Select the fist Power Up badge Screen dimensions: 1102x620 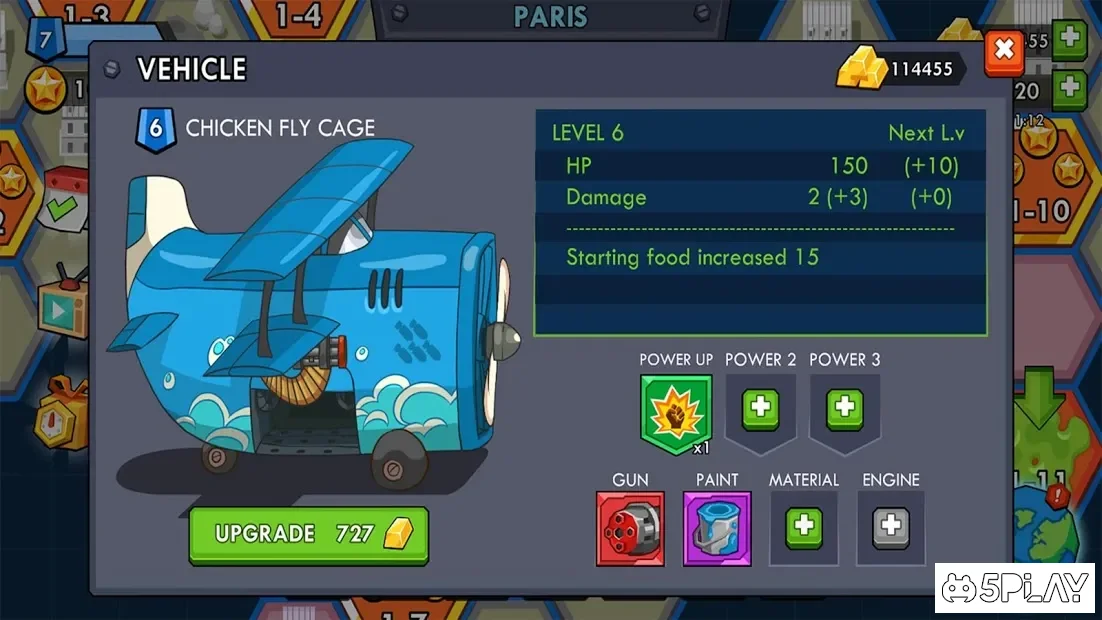point(676,412)
